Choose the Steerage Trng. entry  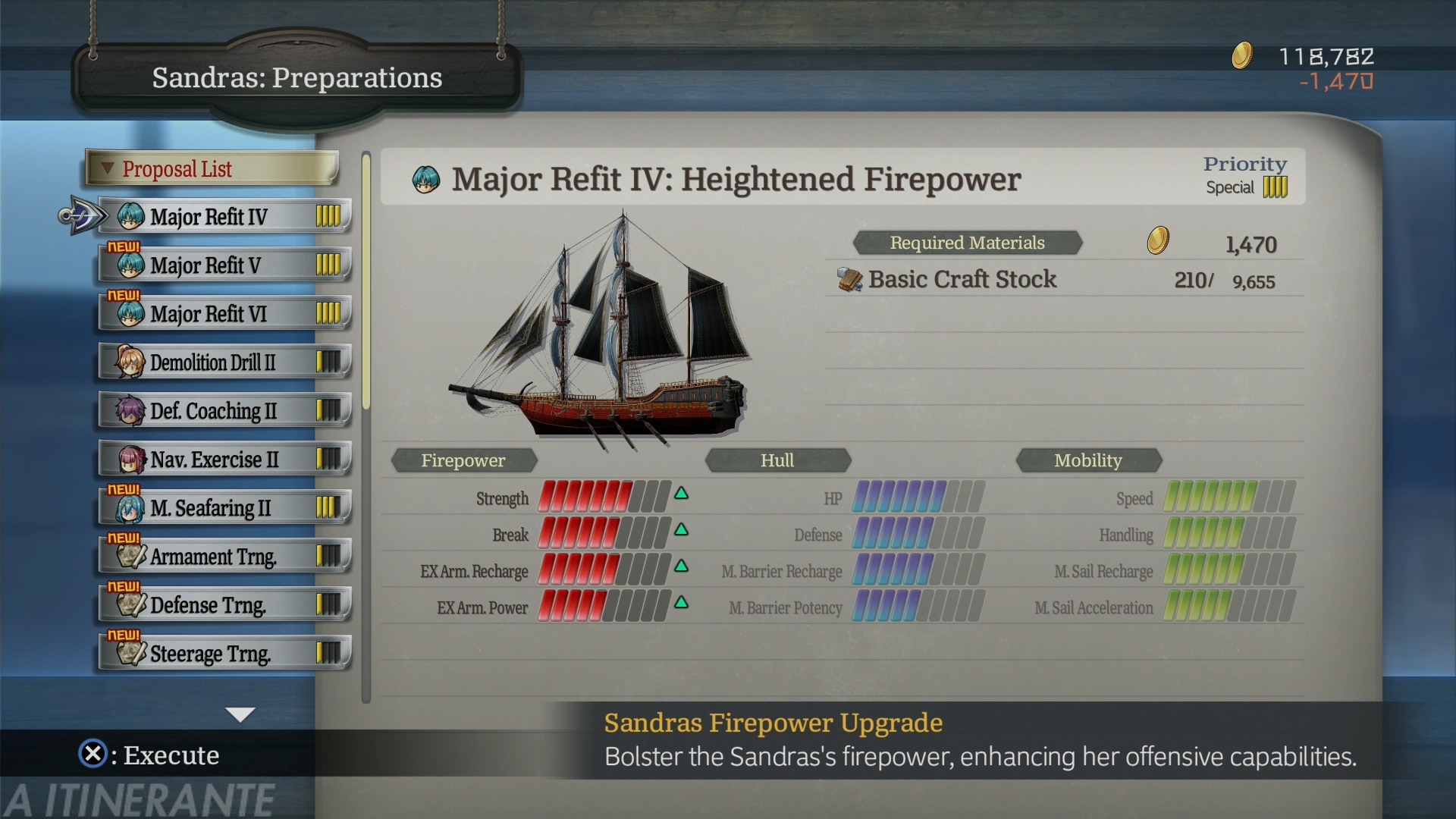pos(224,654)
